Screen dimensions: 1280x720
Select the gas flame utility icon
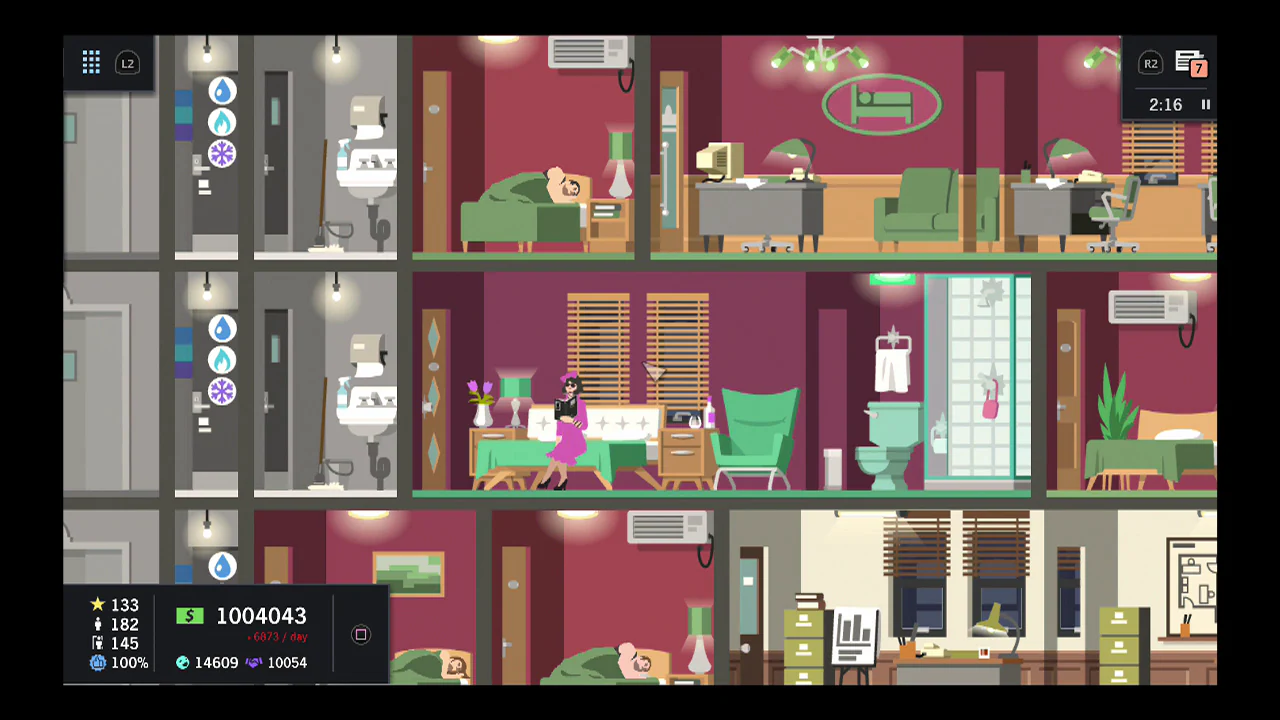click(x=222, y=121)
